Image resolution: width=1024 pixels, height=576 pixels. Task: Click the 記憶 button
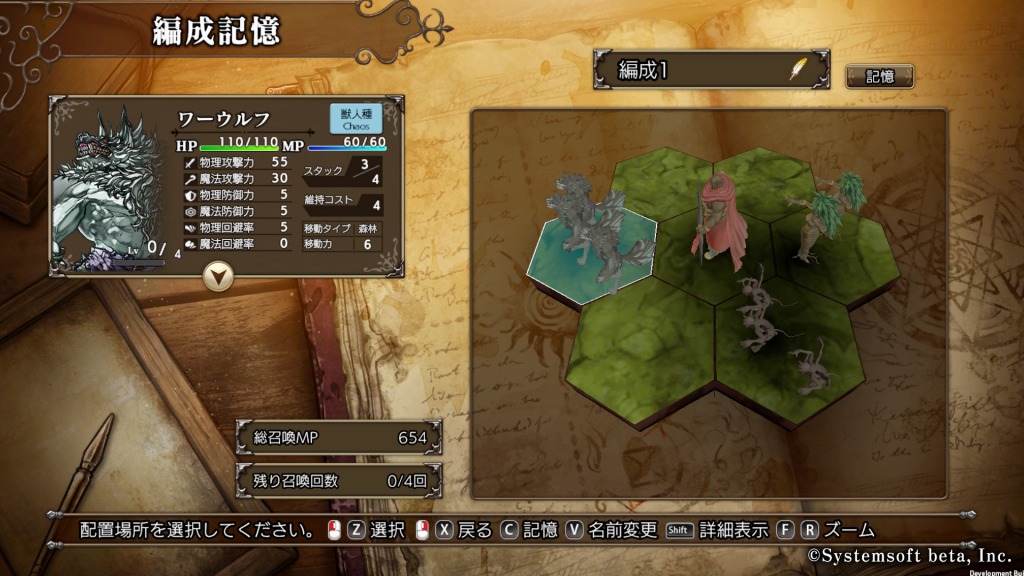click(x=879, y=76)
